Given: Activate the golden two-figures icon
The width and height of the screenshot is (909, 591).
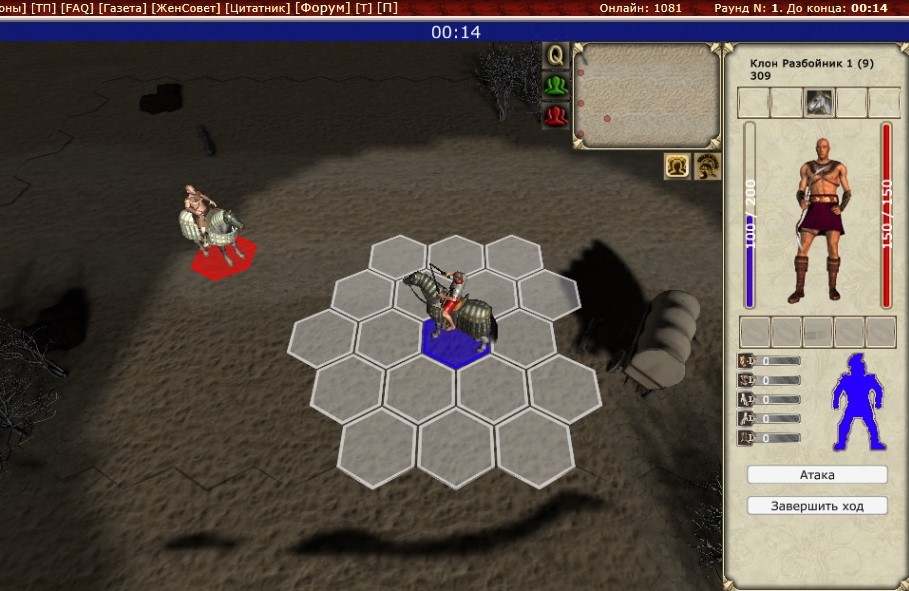Looking at the screenshot, I should [x=678, y=166].
